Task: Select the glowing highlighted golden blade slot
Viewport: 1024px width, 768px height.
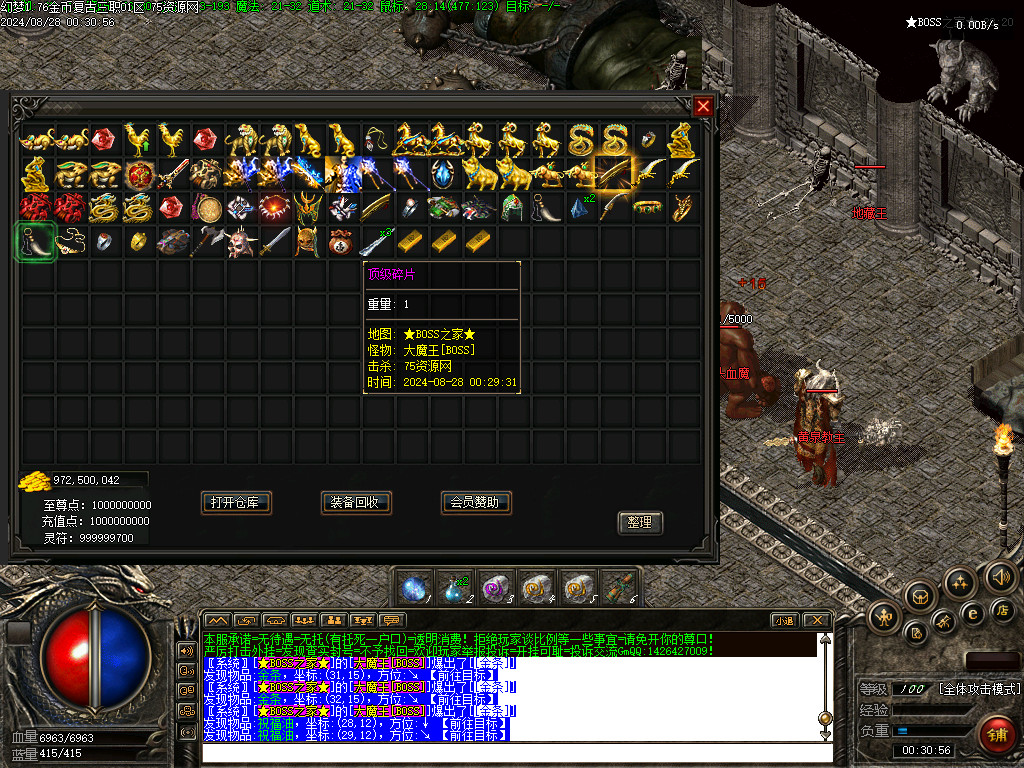Action: click(x=613, y=174)
